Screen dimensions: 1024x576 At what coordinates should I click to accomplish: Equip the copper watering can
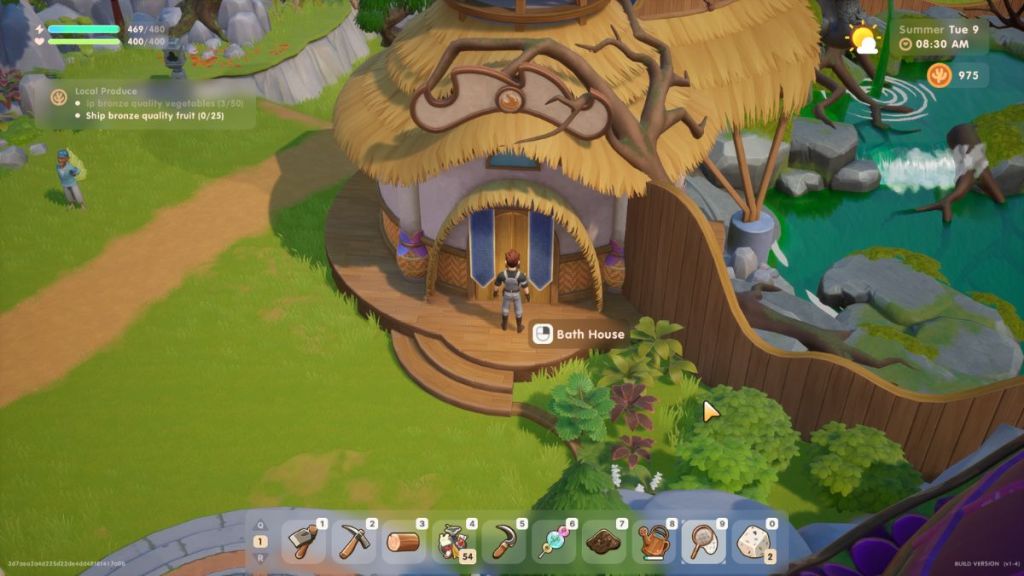point(653,542)
